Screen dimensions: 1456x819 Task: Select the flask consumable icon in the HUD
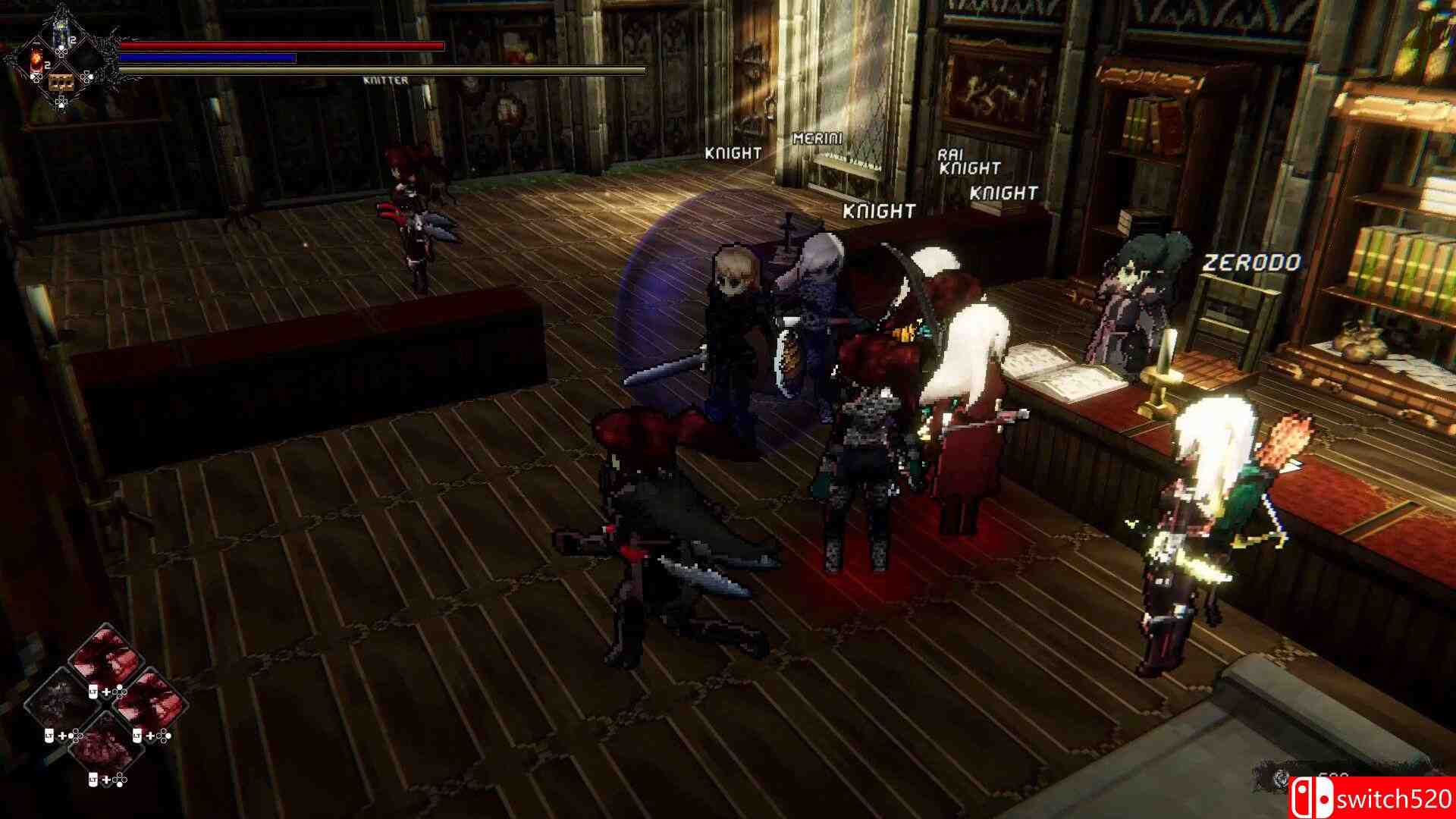point(36,61)
